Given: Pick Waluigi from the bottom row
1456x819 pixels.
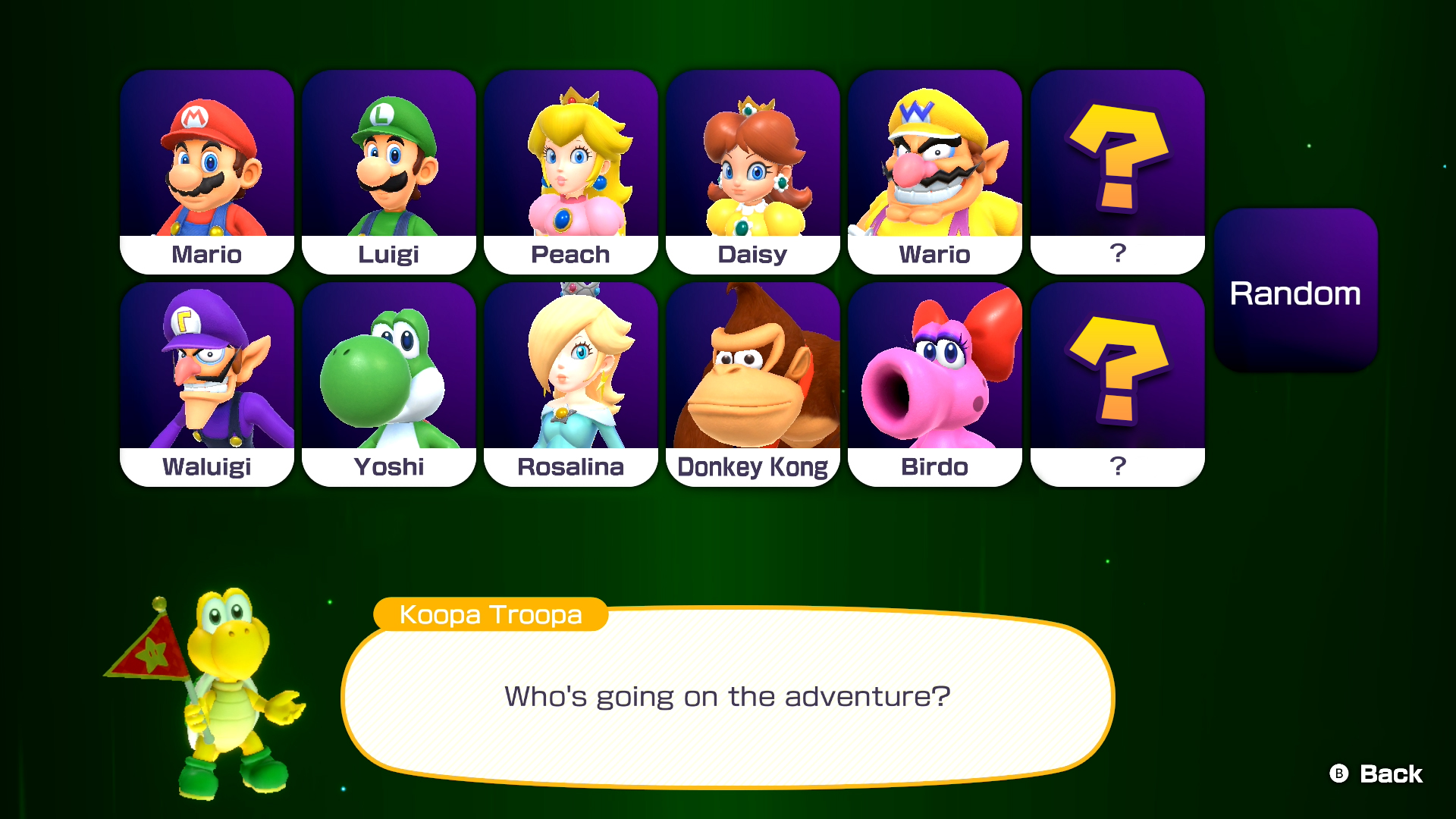Looking at the screenshot, I should [206, 372].
